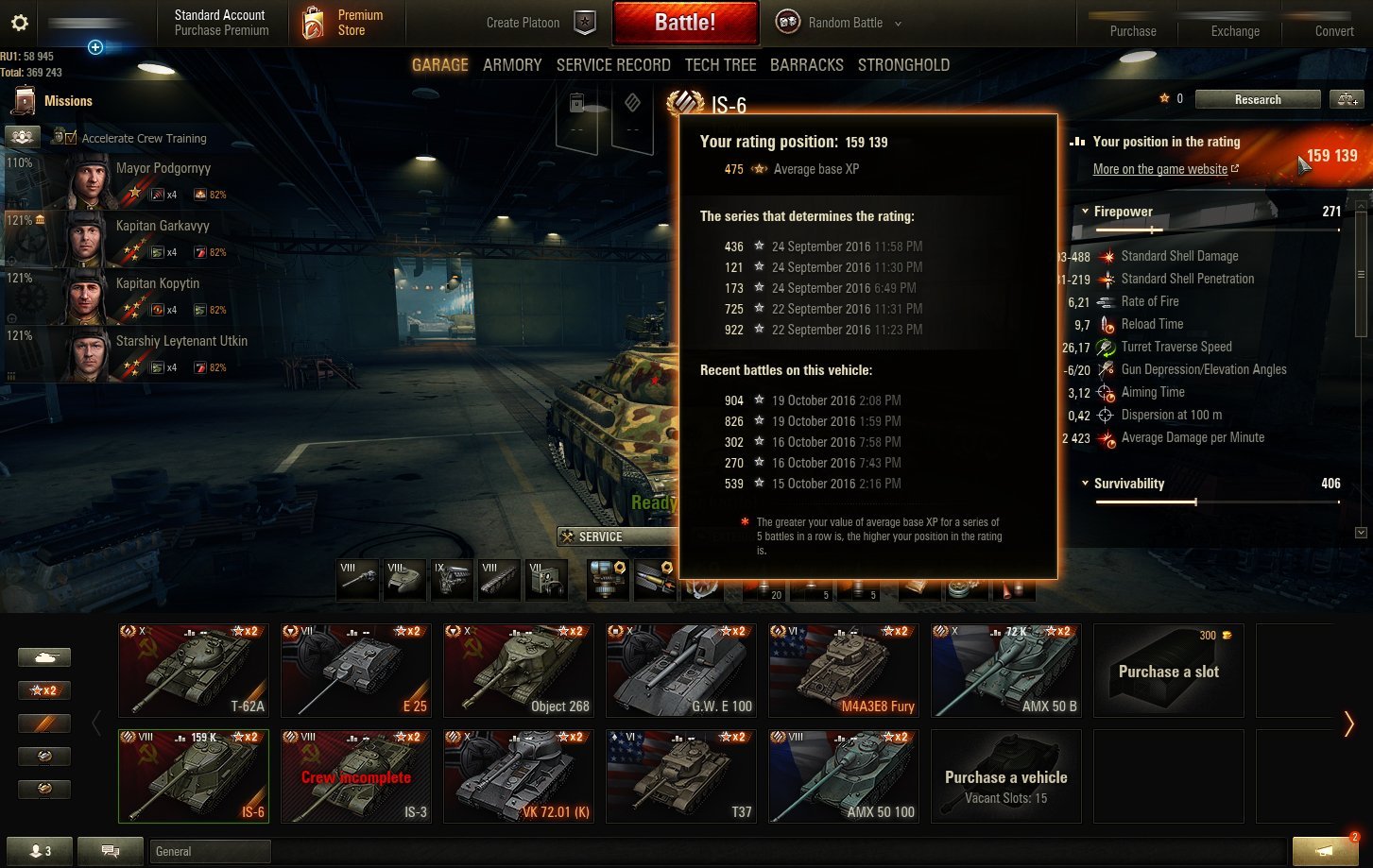Open the settings gear menu

19,23
